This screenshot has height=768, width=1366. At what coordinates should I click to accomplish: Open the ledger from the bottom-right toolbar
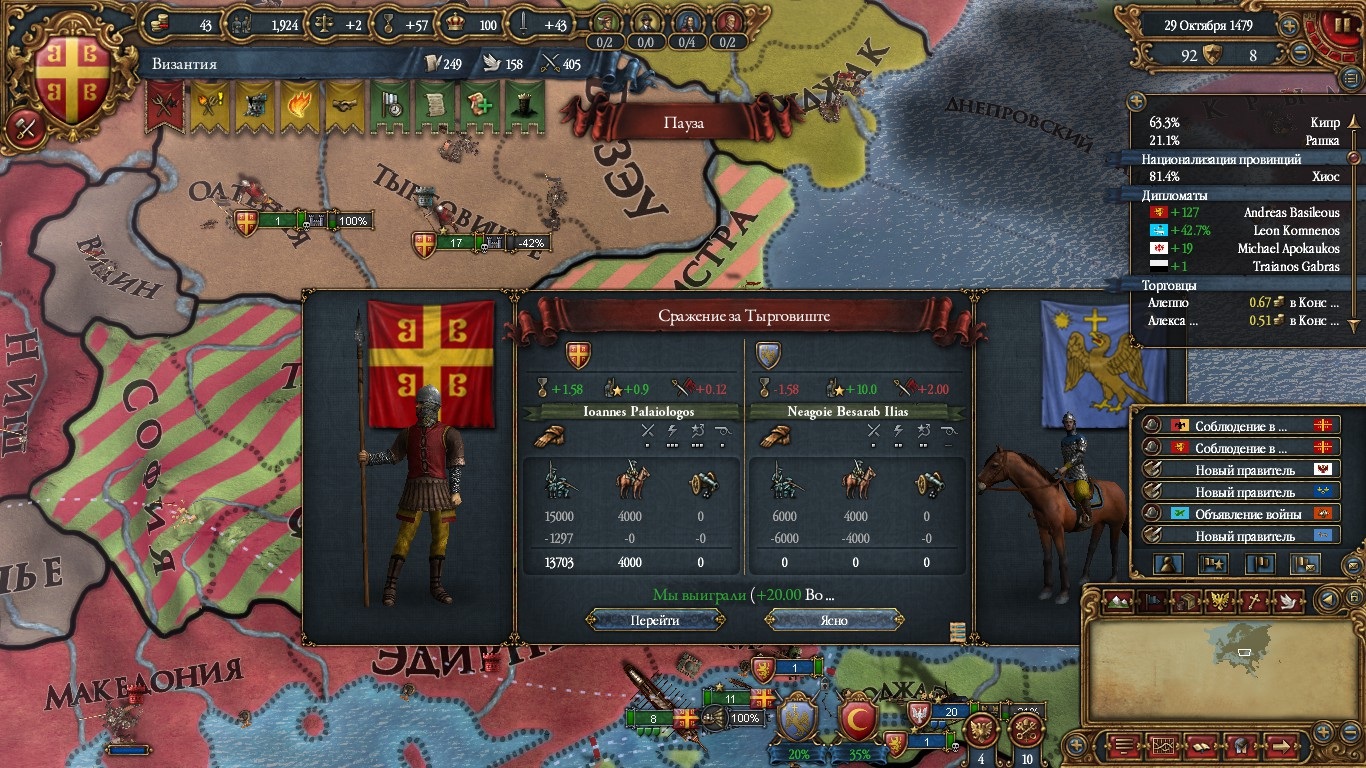[x=1164, y=747]
